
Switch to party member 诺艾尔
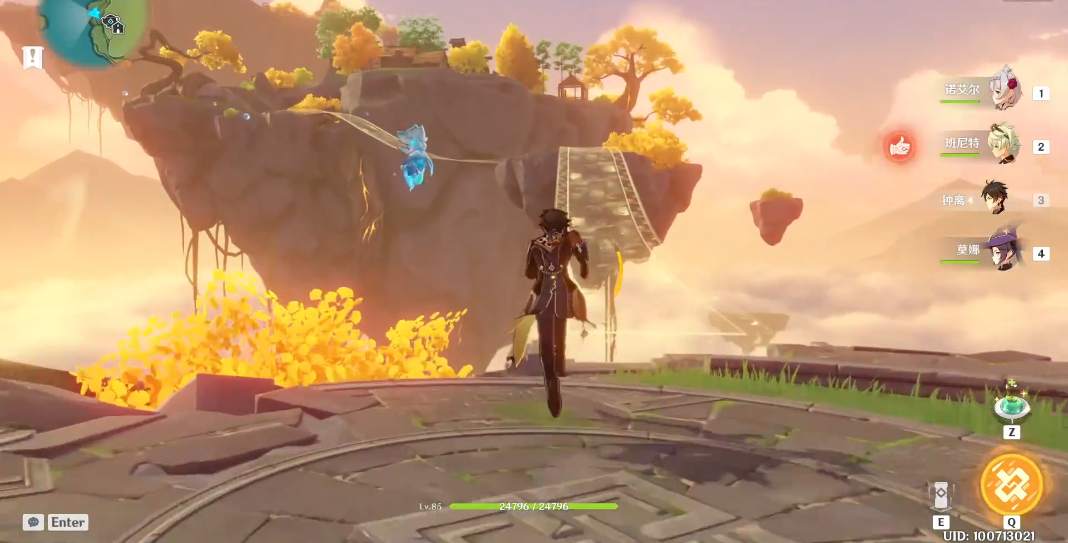(1003, 90)
